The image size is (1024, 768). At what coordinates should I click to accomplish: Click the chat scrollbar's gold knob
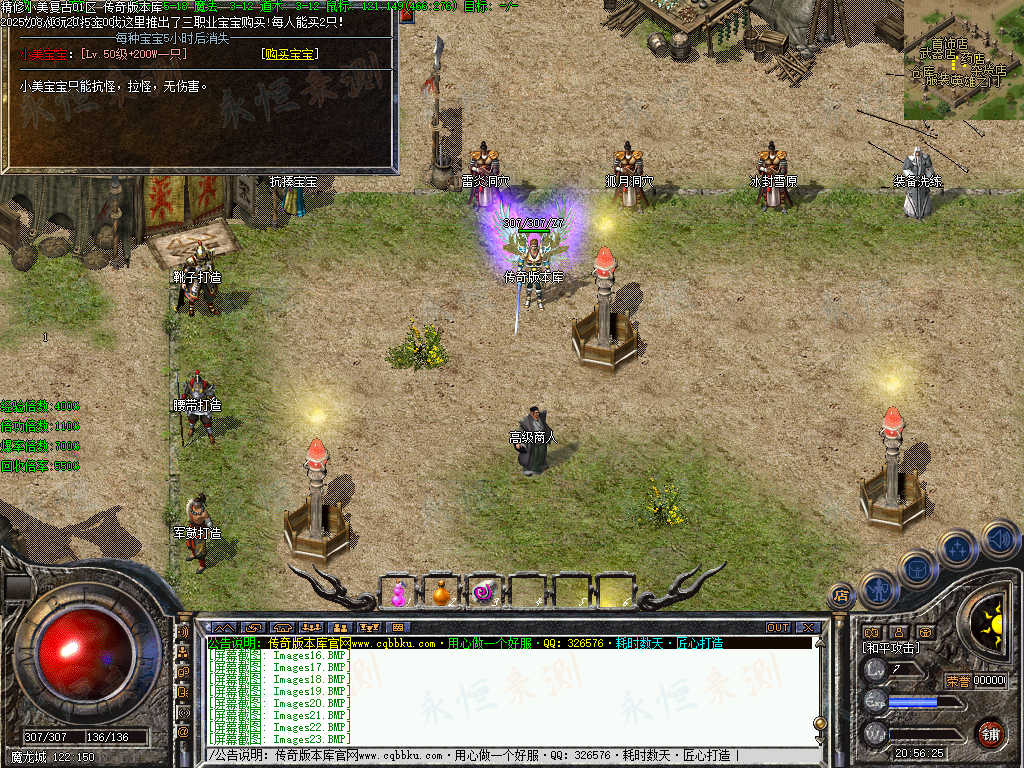coord(820,723)
